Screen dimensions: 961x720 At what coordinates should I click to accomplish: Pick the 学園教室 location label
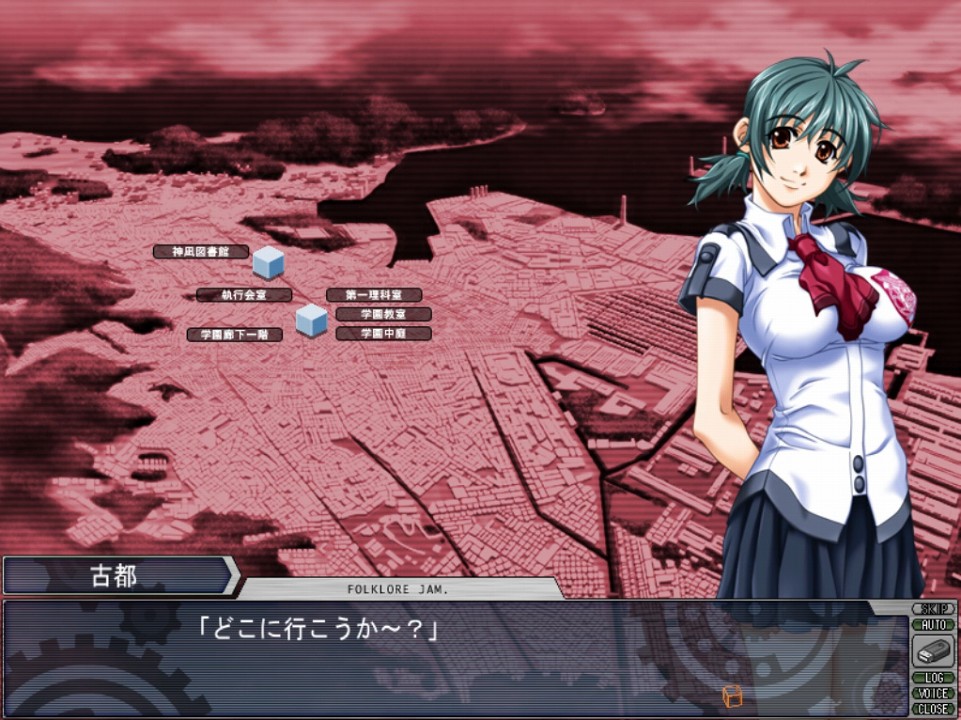(x=382, y=314)
